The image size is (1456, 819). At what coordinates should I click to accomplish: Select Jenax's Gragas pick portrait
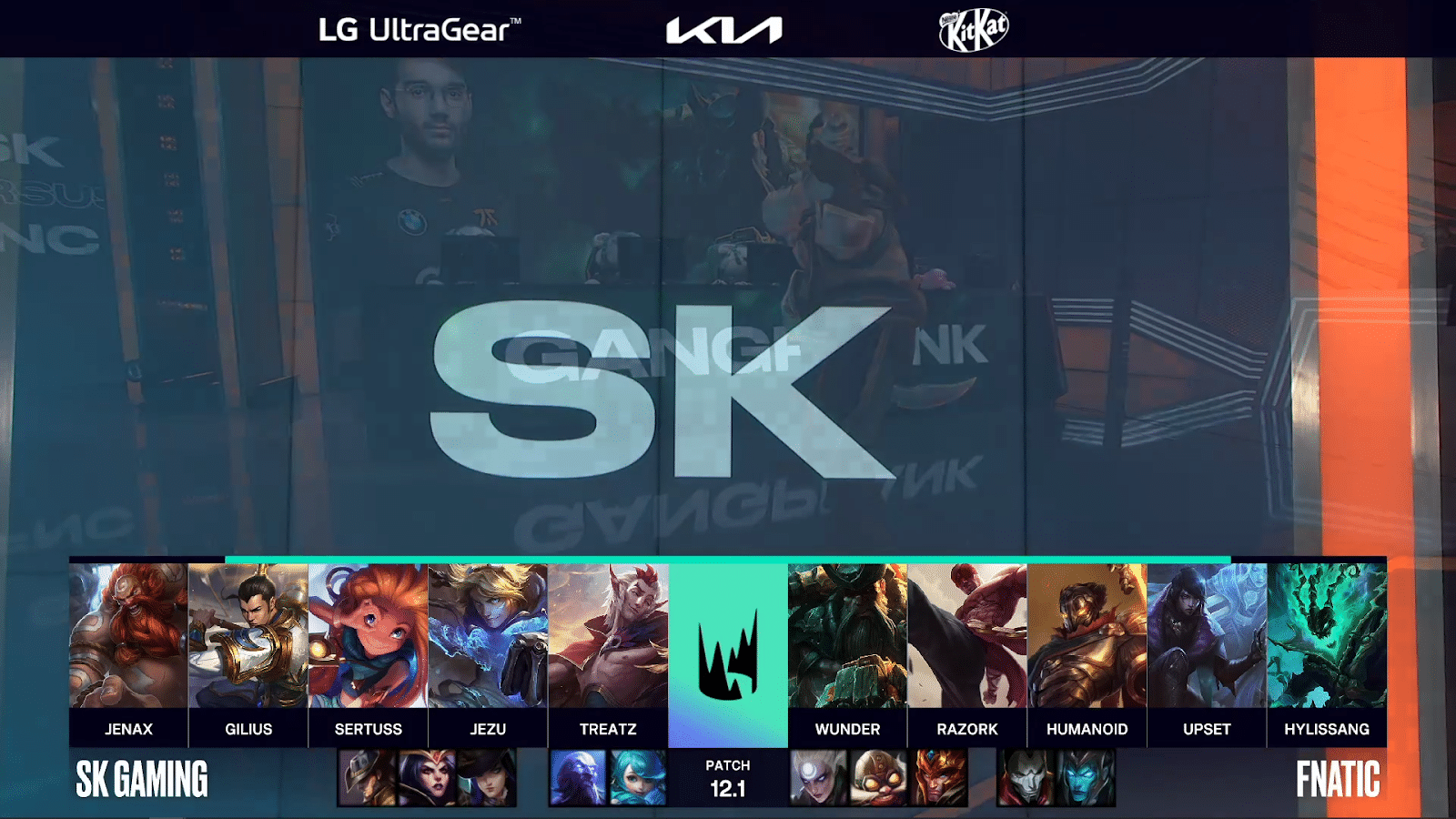(128, 635)
